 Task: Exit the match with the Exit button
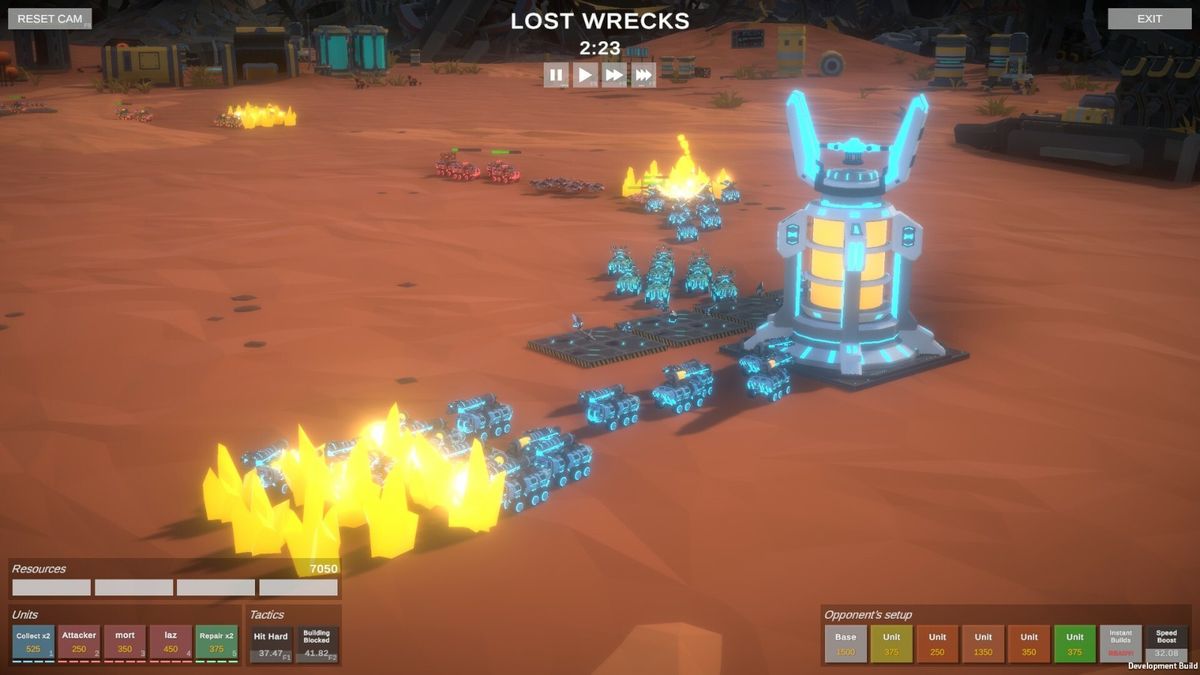1149,19
